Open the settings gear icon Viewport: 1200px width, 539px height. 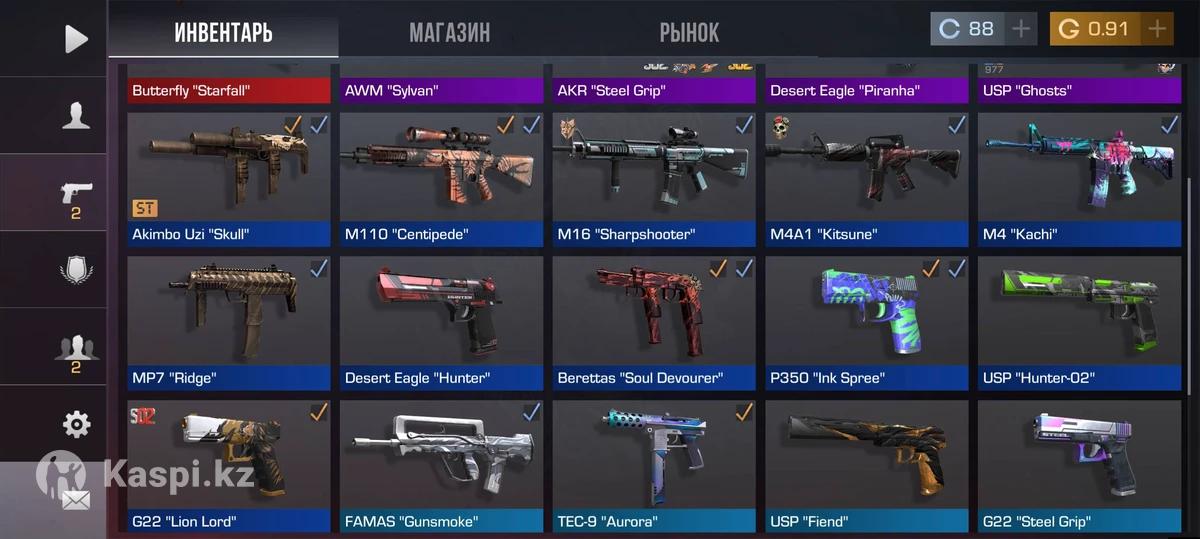click(76, 425)
